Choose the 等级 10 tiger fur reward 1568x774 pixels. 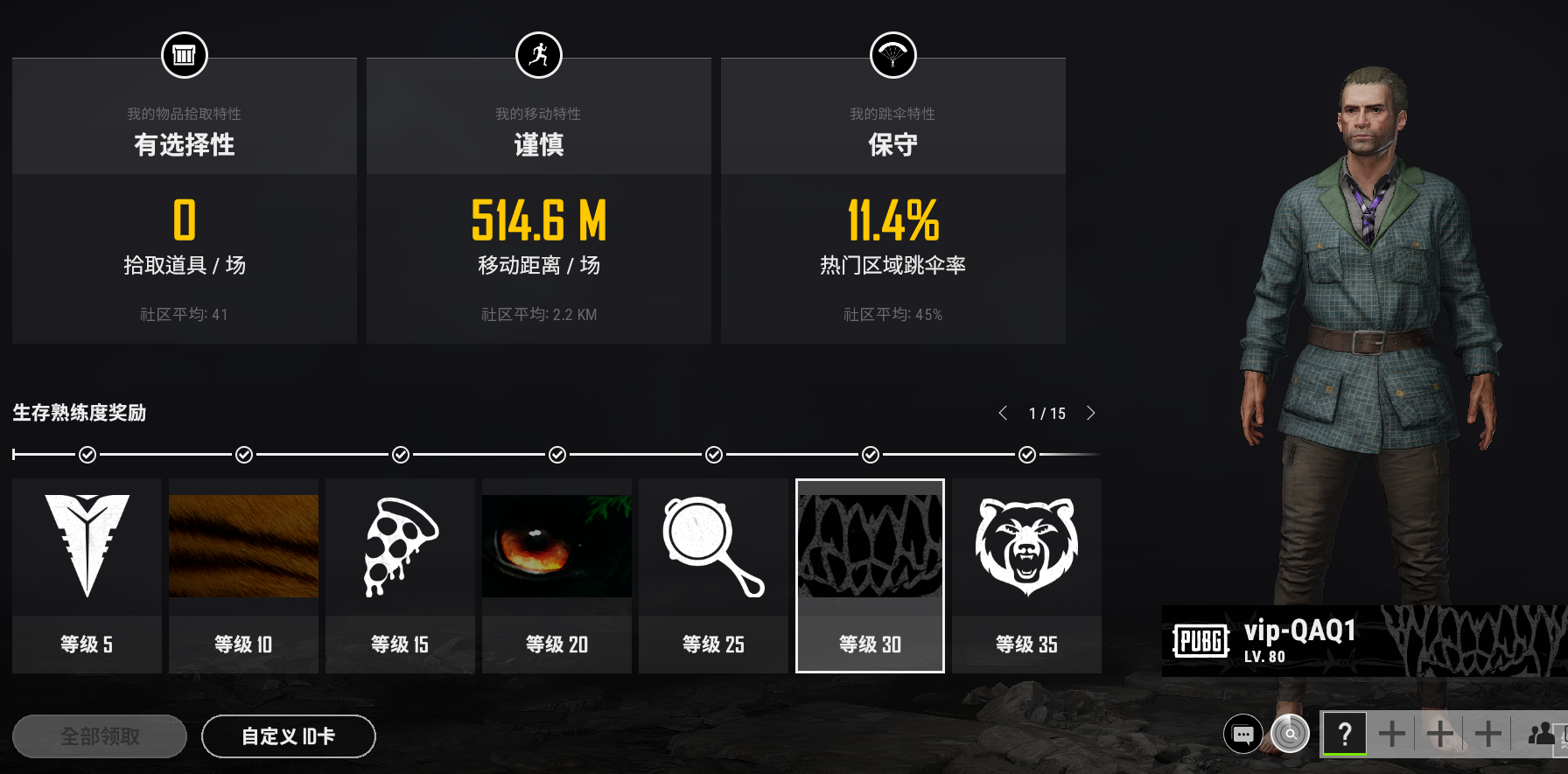(x=243, y=575)
